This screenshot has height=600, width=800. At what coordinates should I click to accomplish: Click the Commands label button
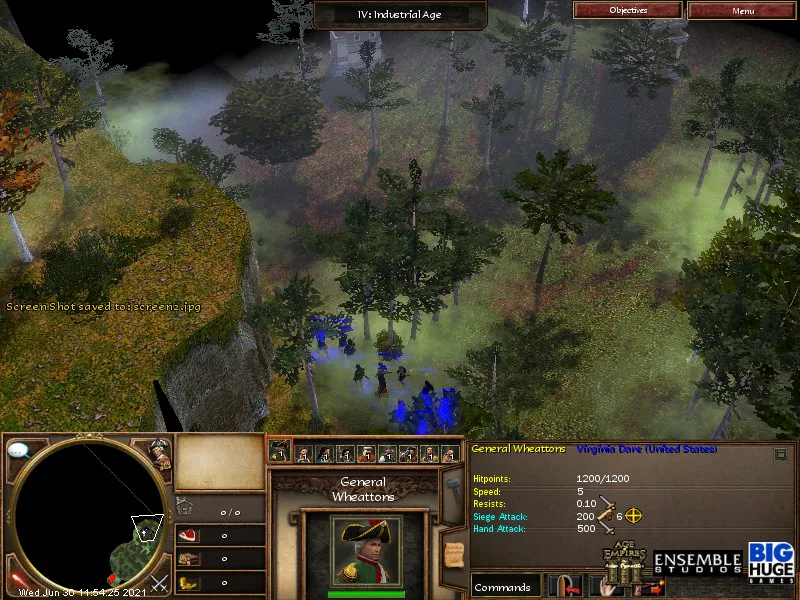click(x=505, y=587)
